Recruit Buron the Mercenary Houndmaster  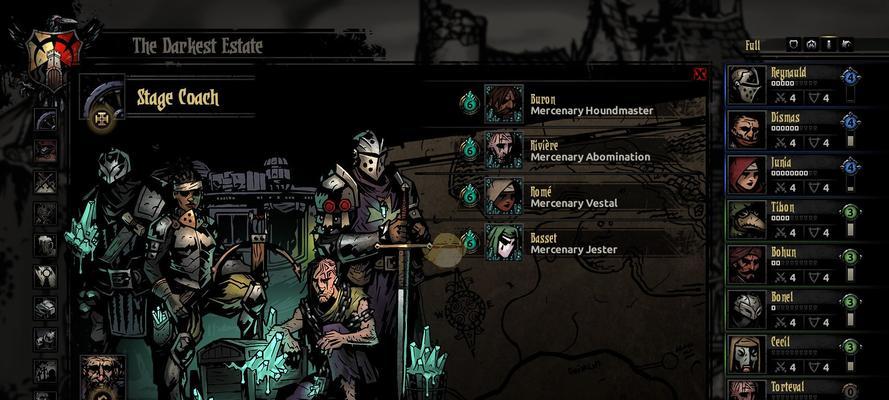click(505, 104)
